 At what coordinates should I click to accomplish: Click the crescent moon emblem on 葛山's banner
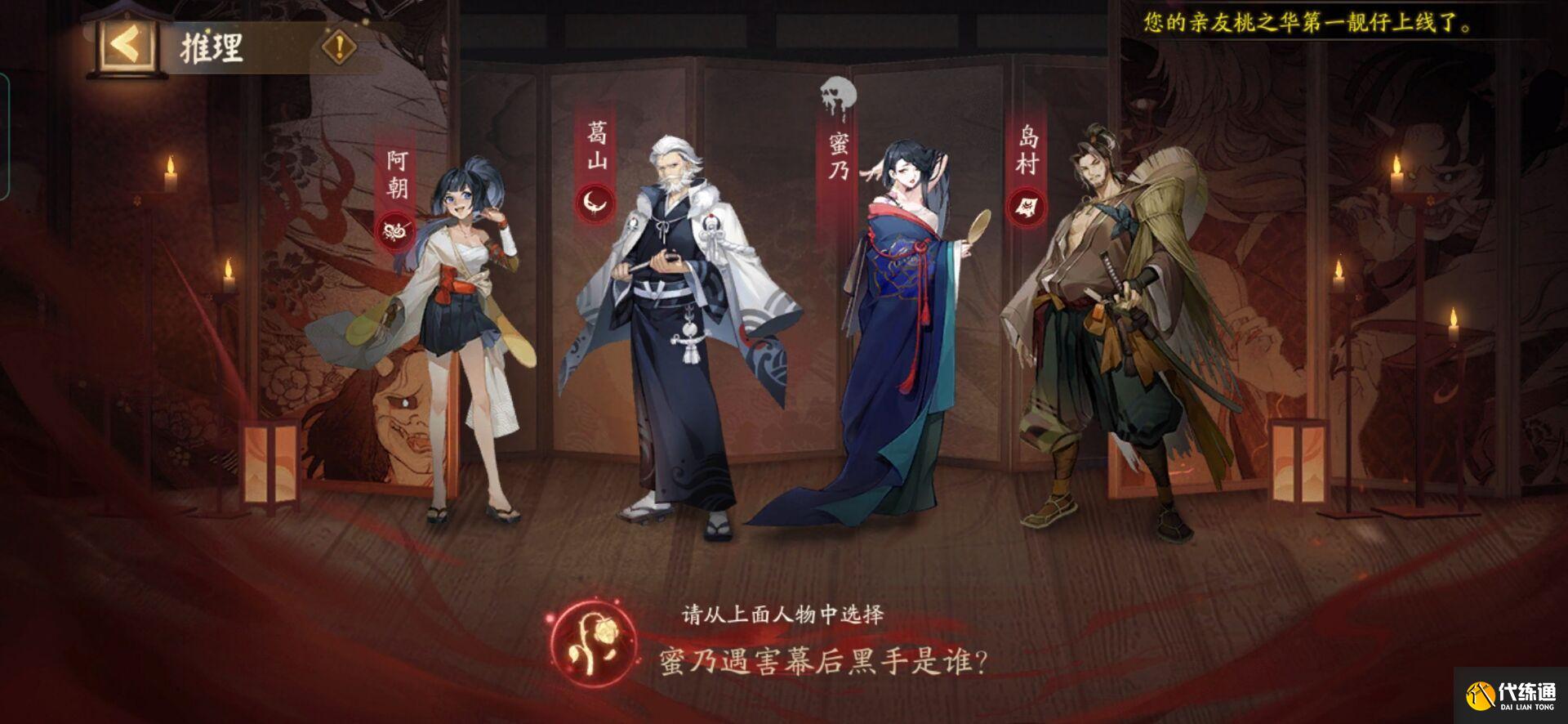pos(594,201)
